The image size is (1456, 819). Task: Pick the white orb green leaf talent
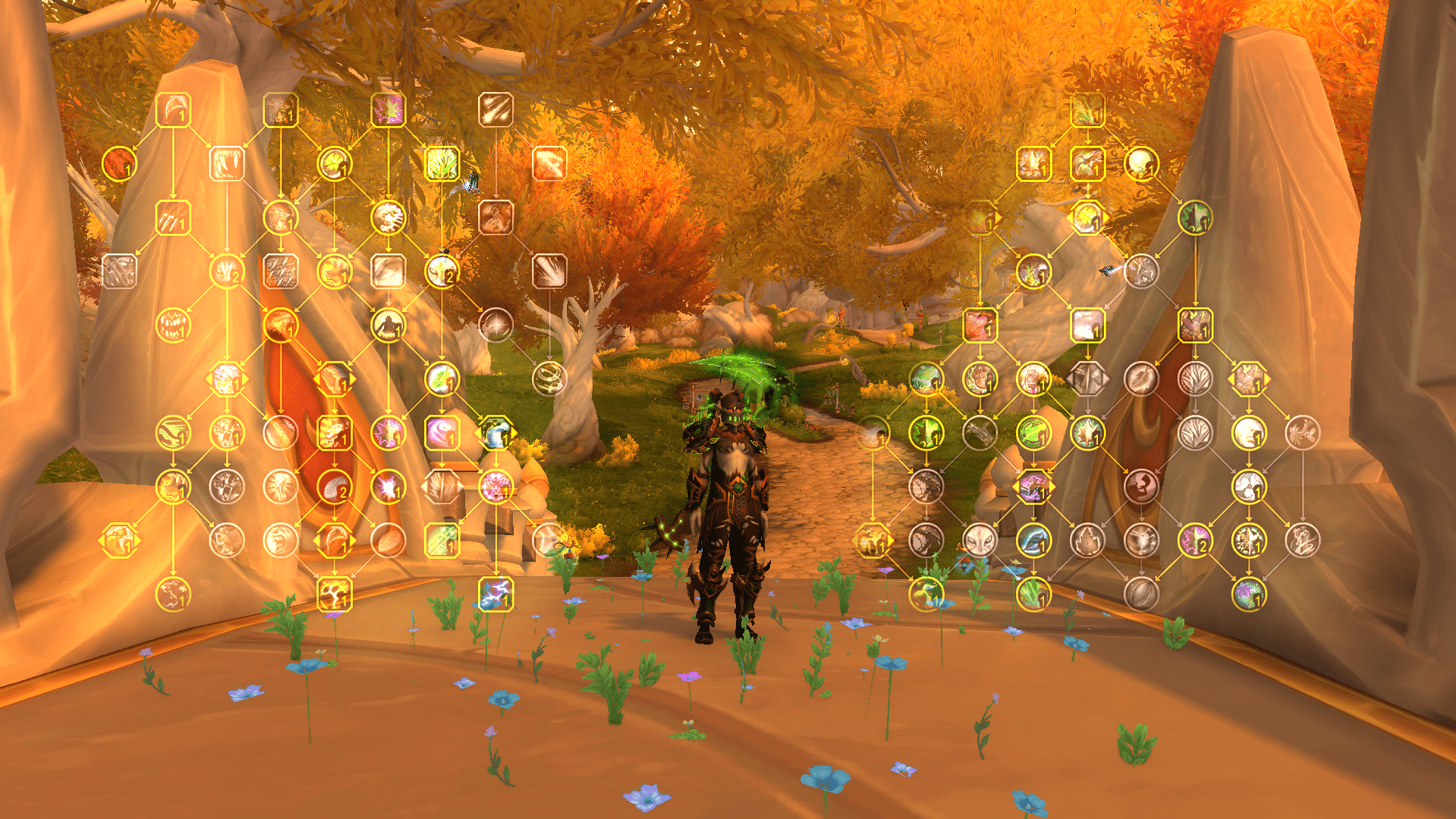pyautogui.click(x=442, y=378)
